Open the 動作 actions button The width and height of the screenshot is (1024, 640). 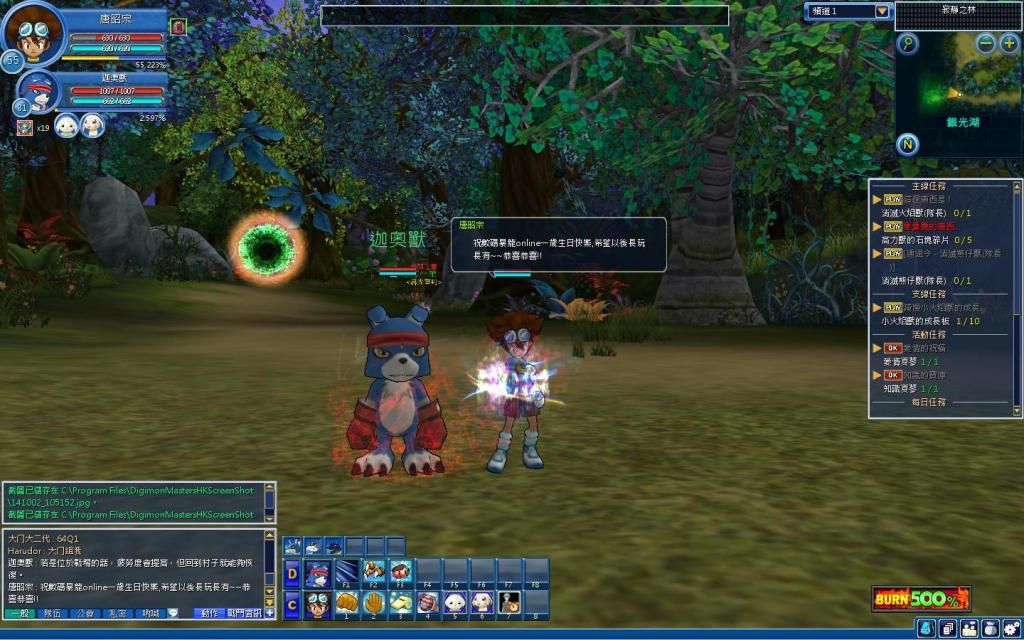(208, 612)
